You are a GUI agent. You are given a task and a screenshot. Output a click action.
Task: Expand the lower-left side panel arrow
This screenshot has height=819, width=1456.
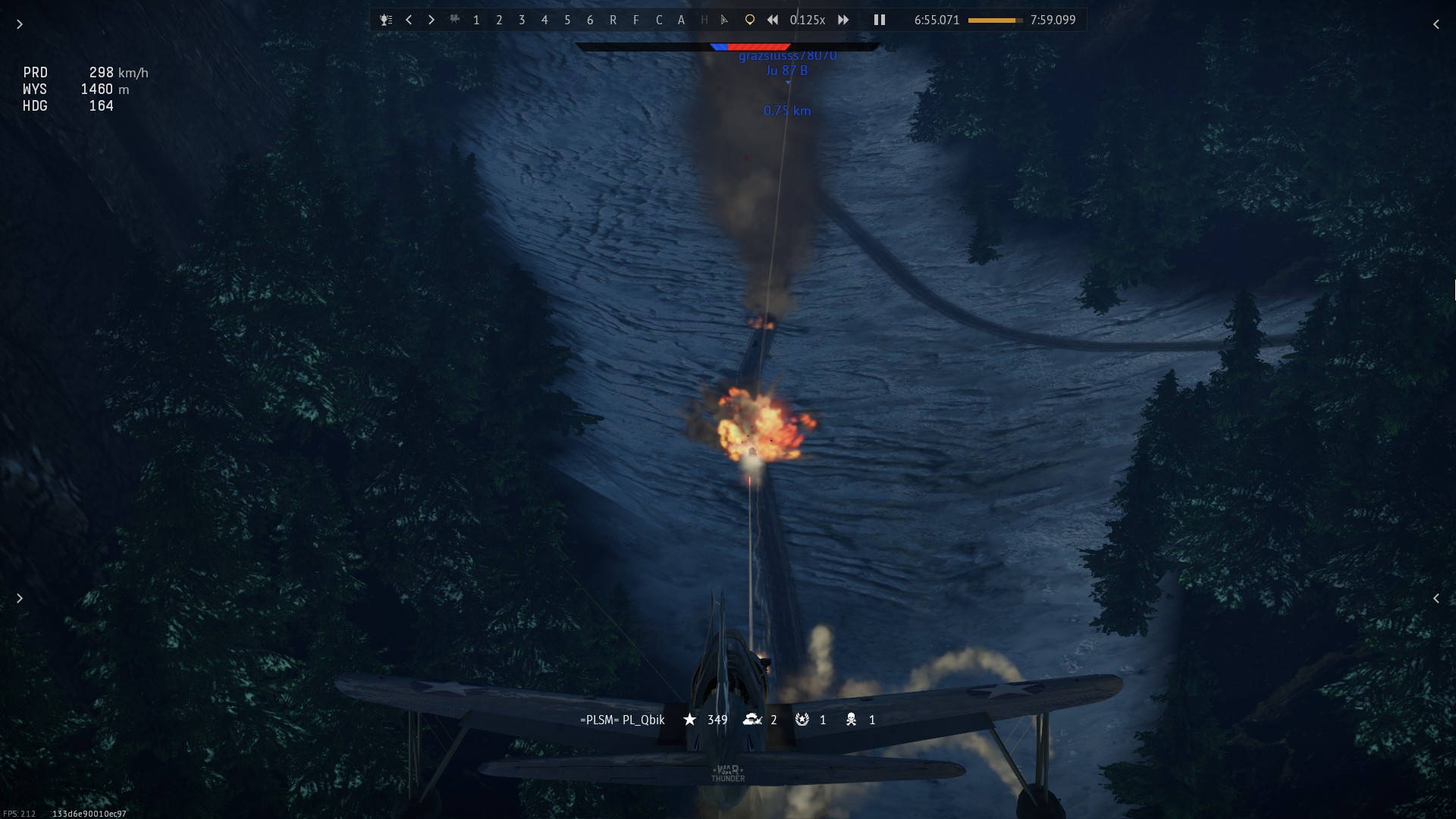(20, 598)
